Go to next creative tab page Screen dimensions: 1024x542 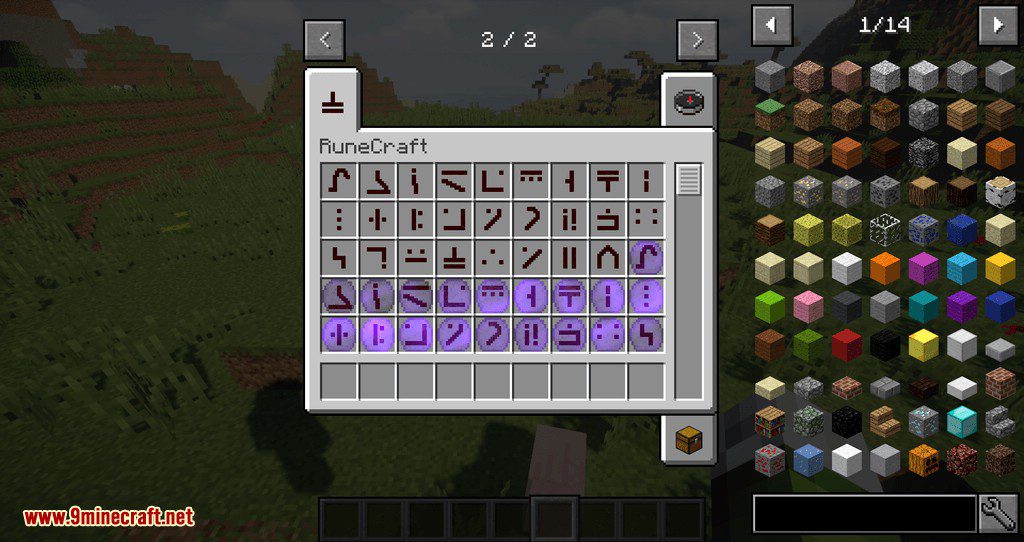pyautogui.click(x=697, y=40)
